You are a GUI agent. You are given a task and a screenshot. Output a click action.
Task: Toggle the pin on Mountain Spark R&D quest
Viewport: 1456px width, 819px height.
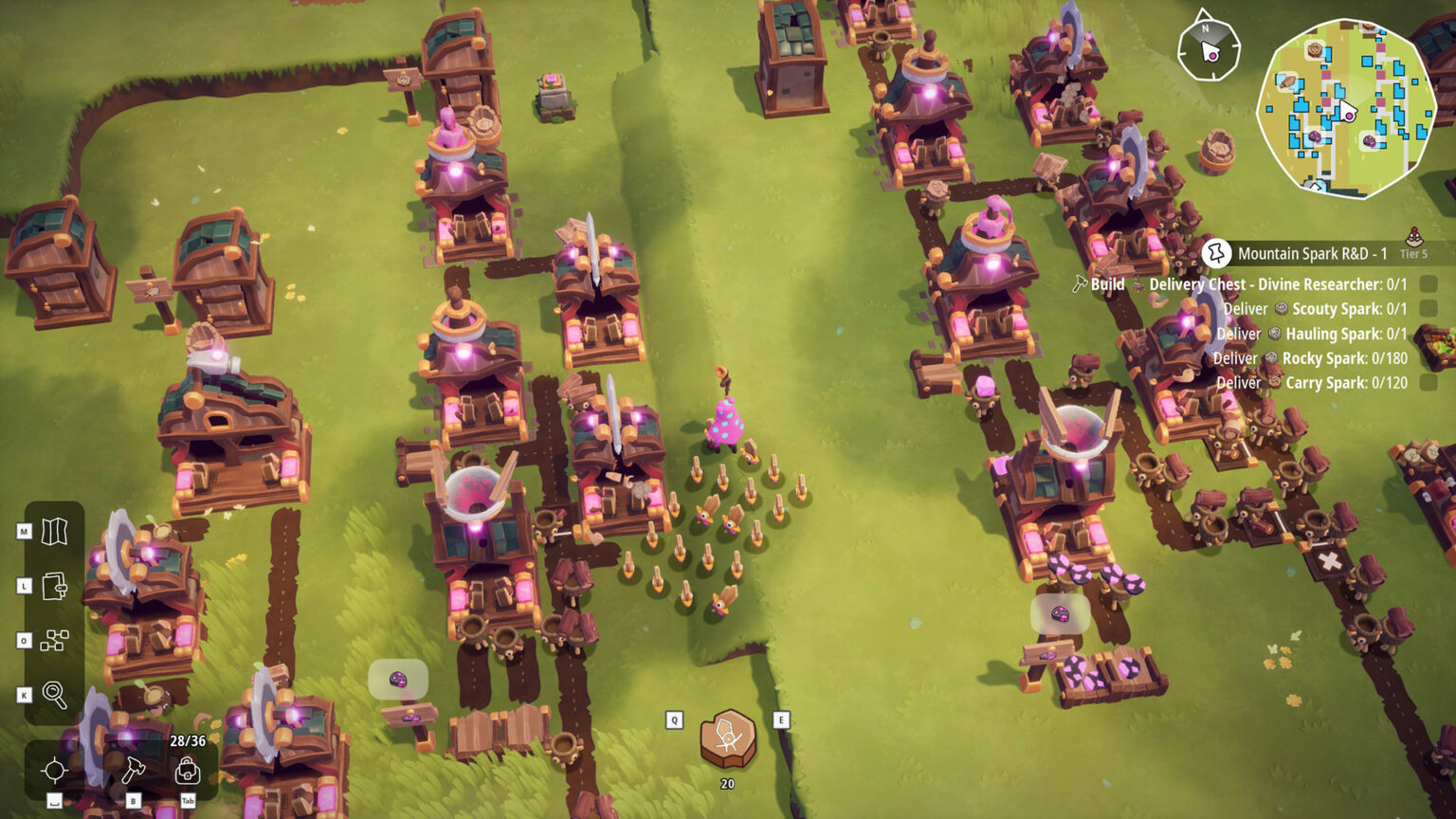[1215, 253]
